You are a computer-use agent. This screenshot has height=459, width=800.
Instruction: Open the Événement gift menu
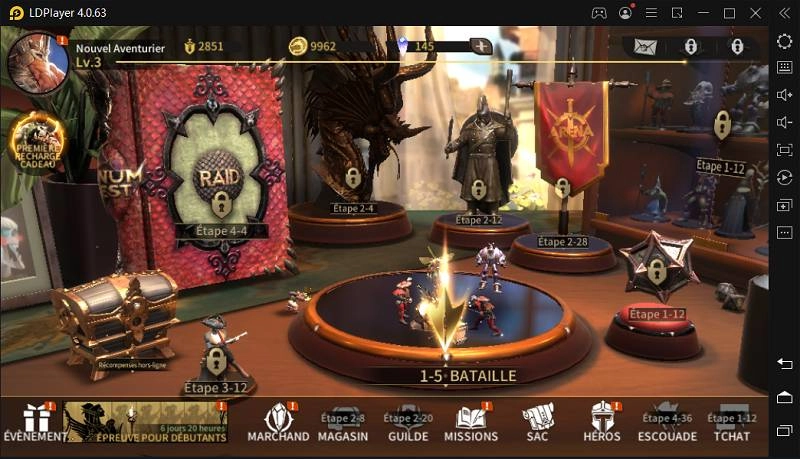pos(29,421)
